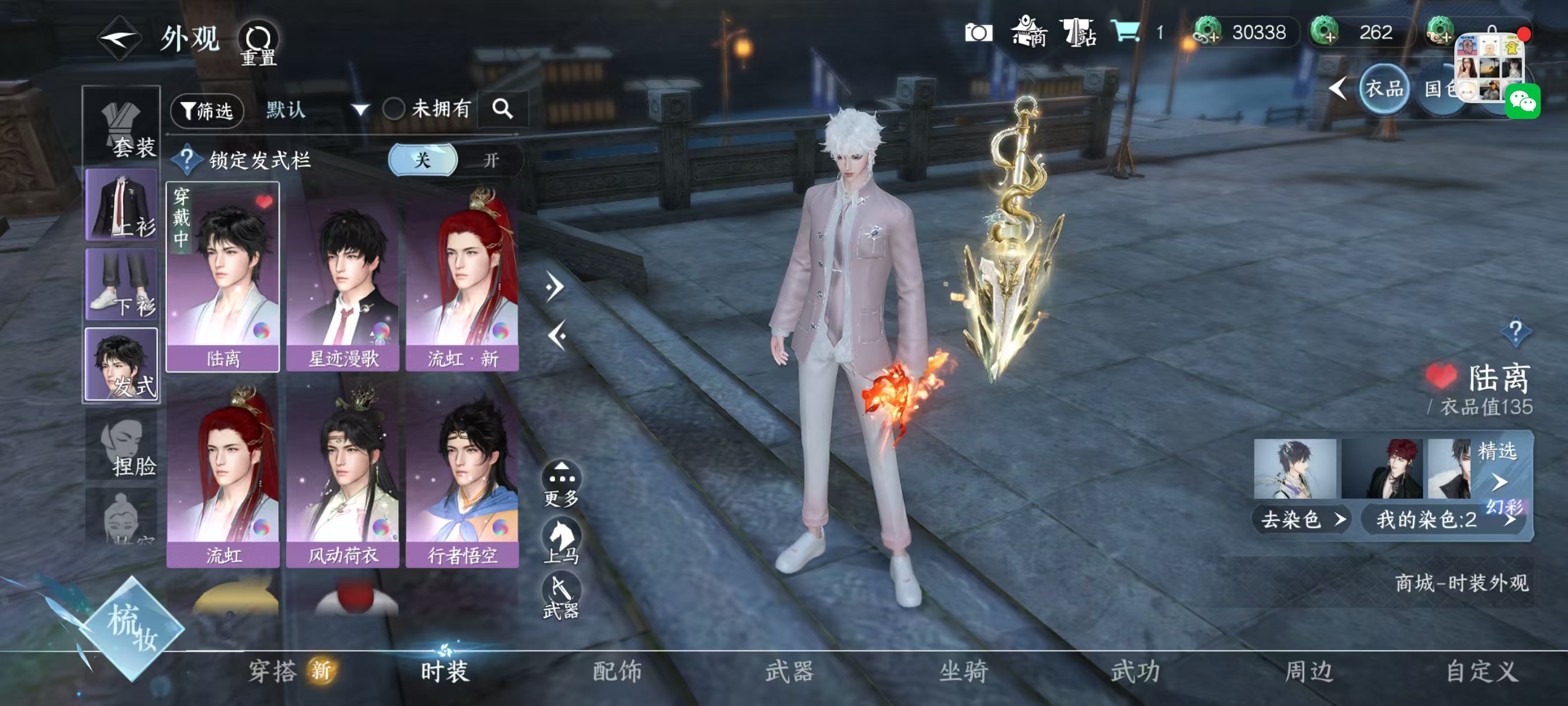
Task: Open the 筛选 filter options
Action: coord(208,110)
